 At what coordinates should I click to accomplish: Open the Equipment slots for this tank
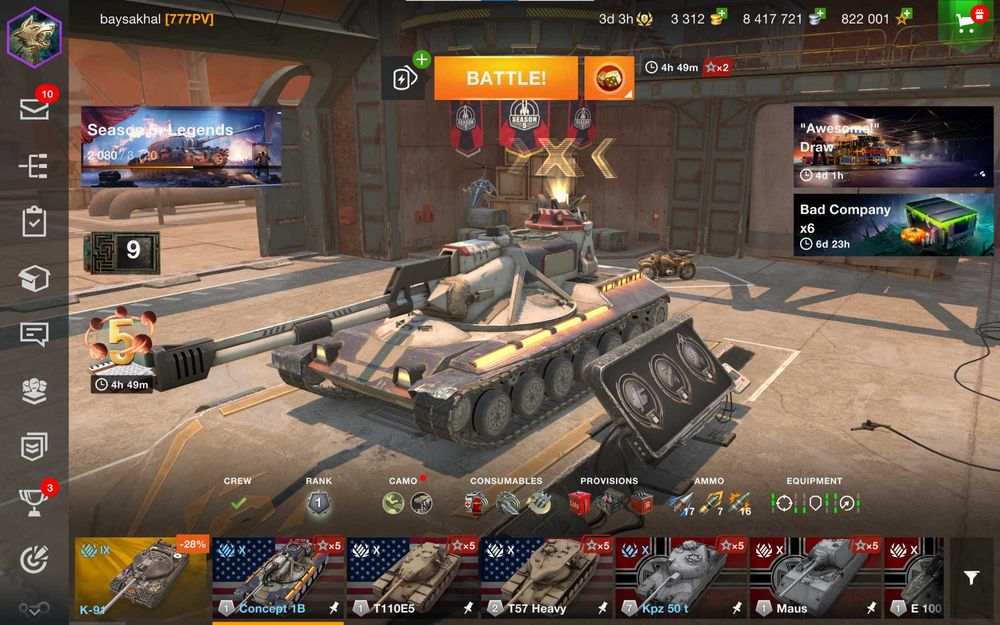[814, 503]
